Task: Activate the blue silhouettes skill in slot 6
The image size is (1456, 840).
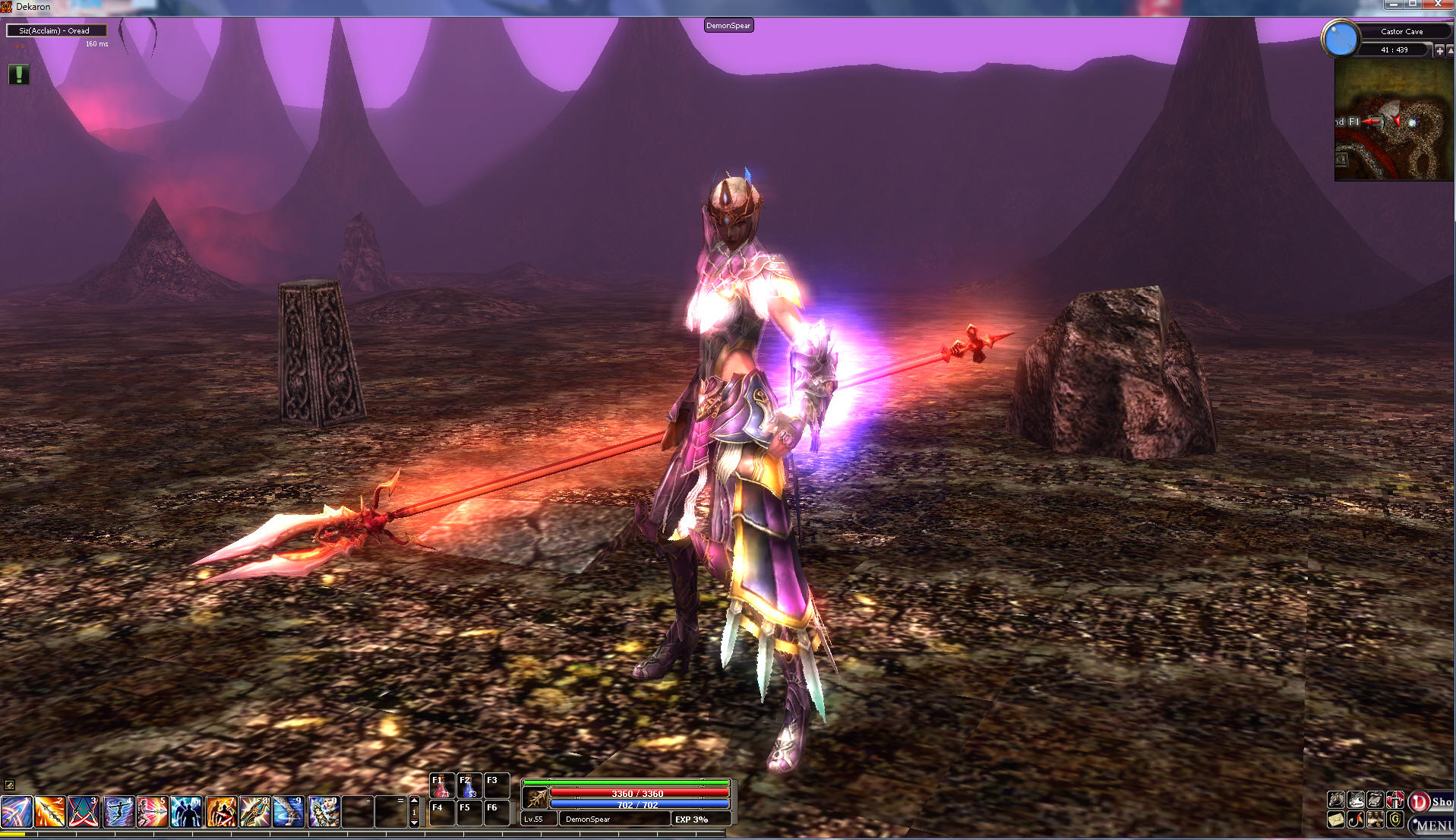Action: pos(186,812)
